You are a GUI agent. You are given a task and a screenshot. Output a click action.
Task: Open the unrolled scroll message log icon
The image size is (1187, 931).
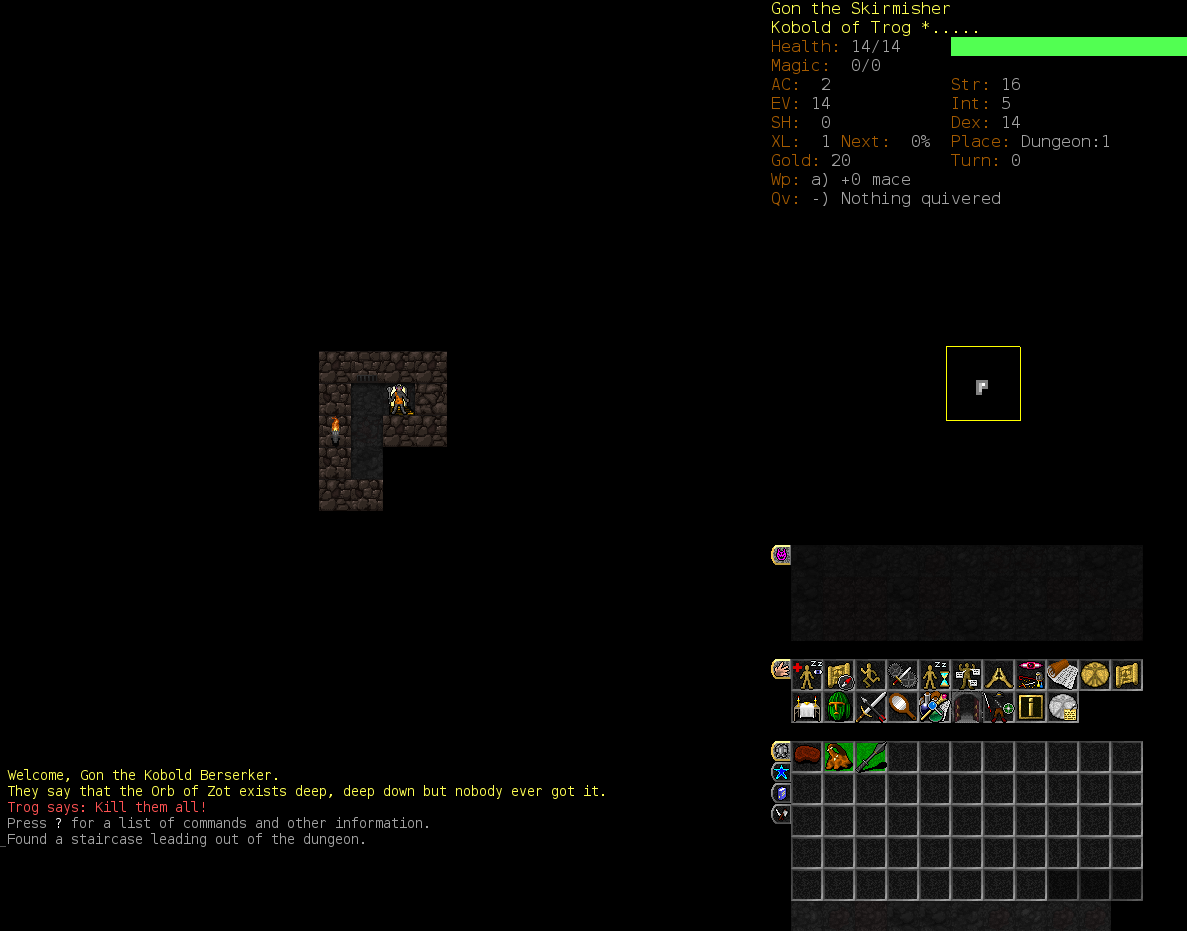(1063, 676)
